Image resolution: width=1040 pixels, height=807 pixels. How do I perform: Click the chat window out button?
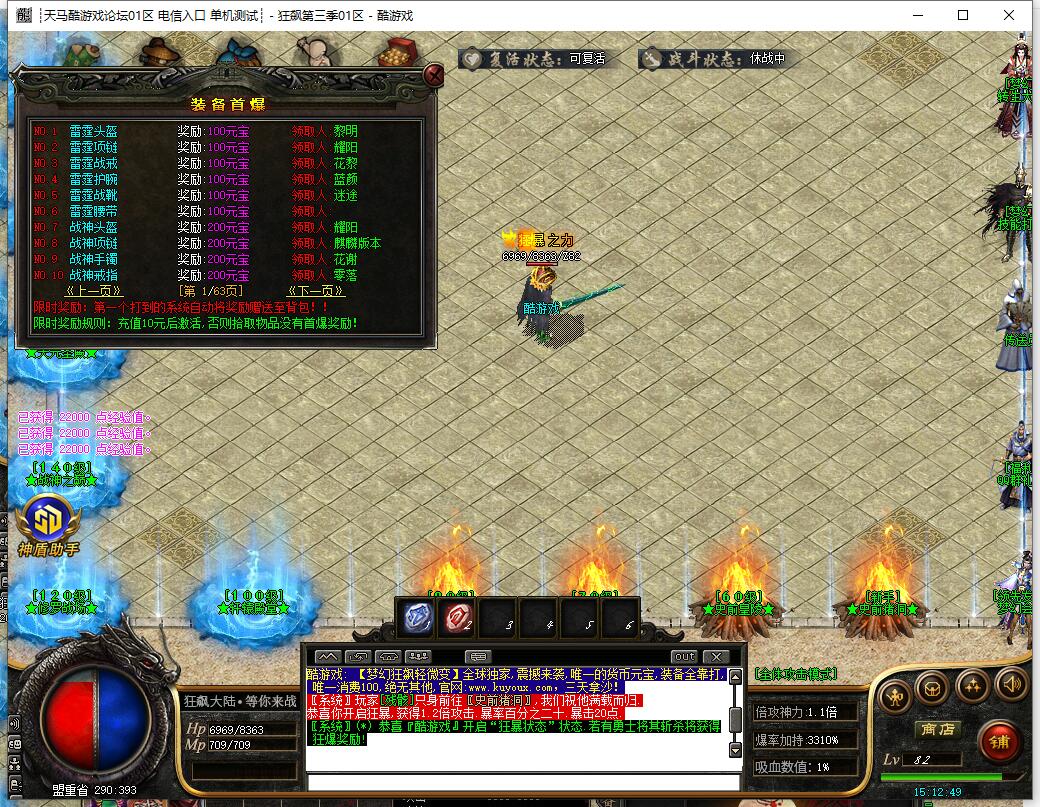click(x=683, y=656)
